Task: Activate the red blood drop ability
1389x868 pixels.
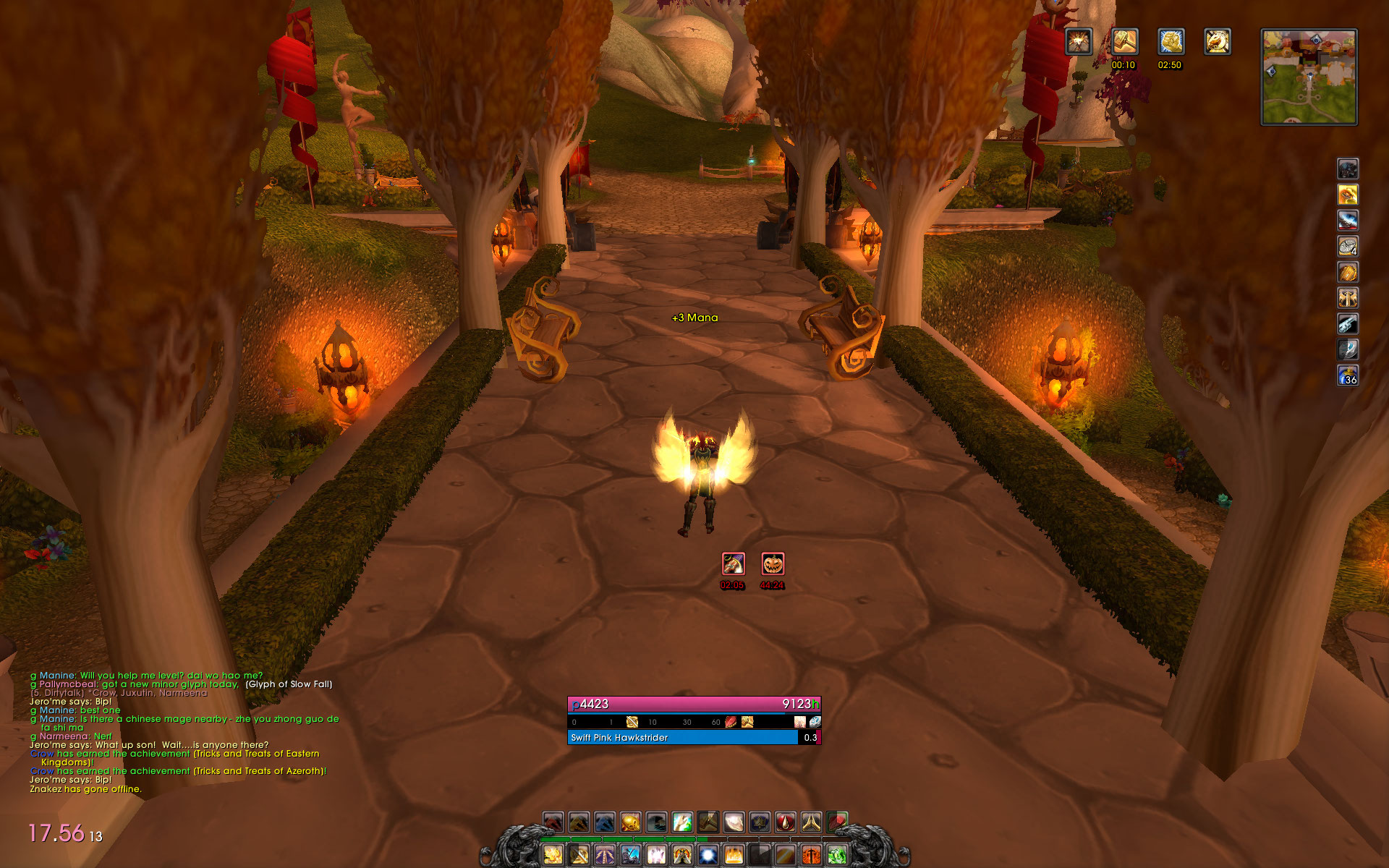Action: (x=786, y=822)
